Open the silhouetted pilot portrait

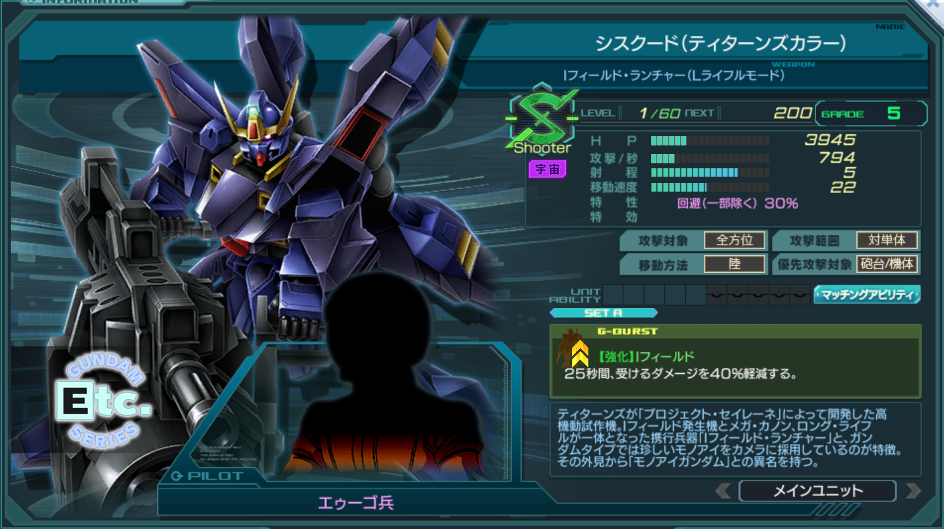(x=372, y=385)
